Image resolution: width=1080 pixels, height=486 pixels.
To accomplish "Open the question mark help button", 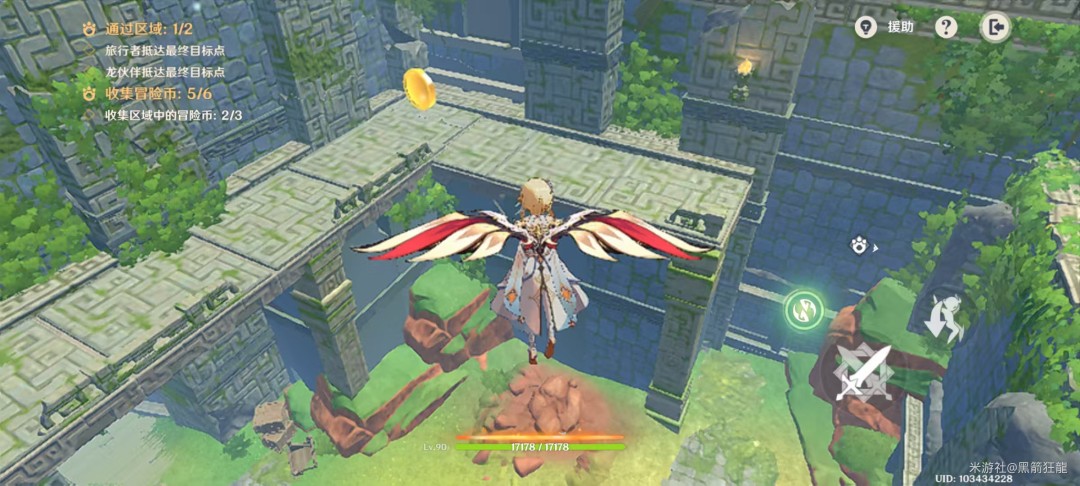I will click(946, 27).
